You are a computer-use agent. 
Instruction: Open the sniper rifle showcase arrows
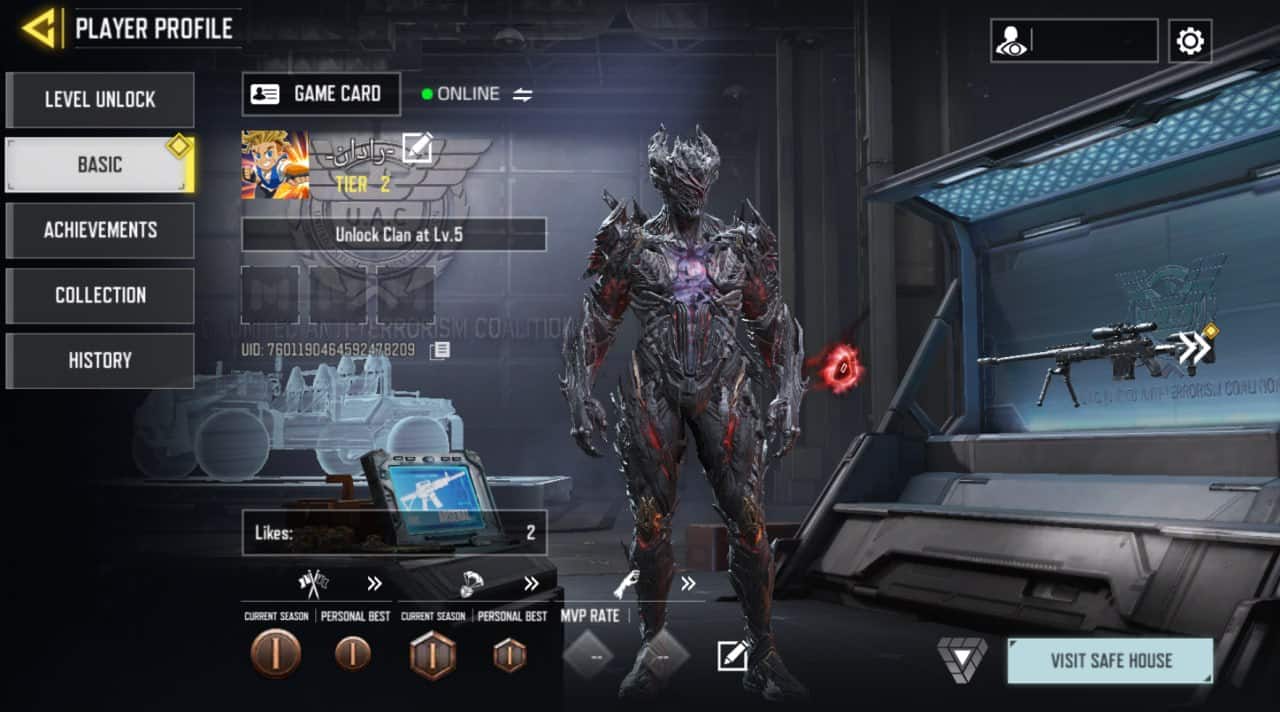tap(1195, 347)
